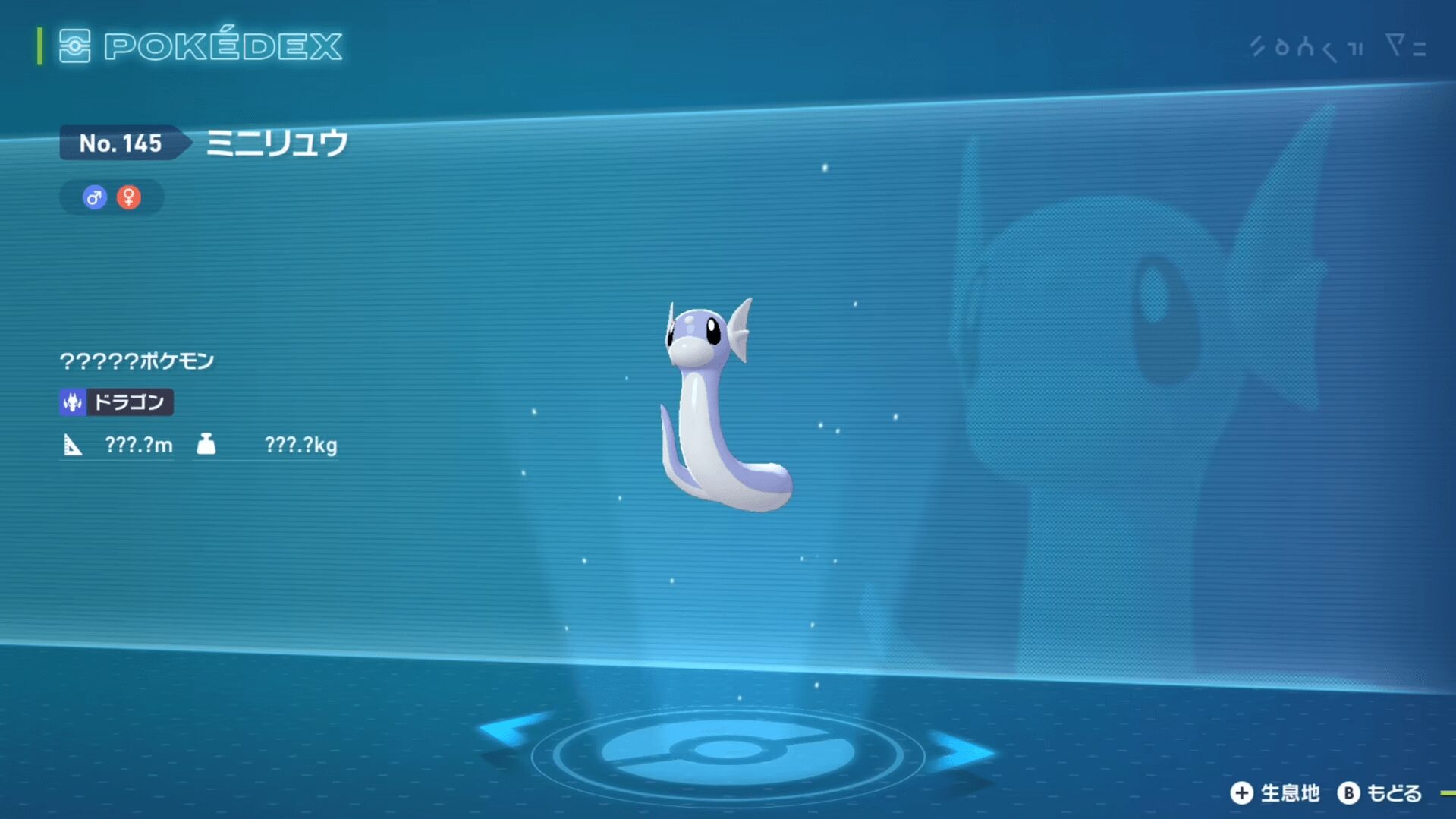Go back with the もどる button
This screenshot has height=819, width=1456.
click(x=1379, y=793)
